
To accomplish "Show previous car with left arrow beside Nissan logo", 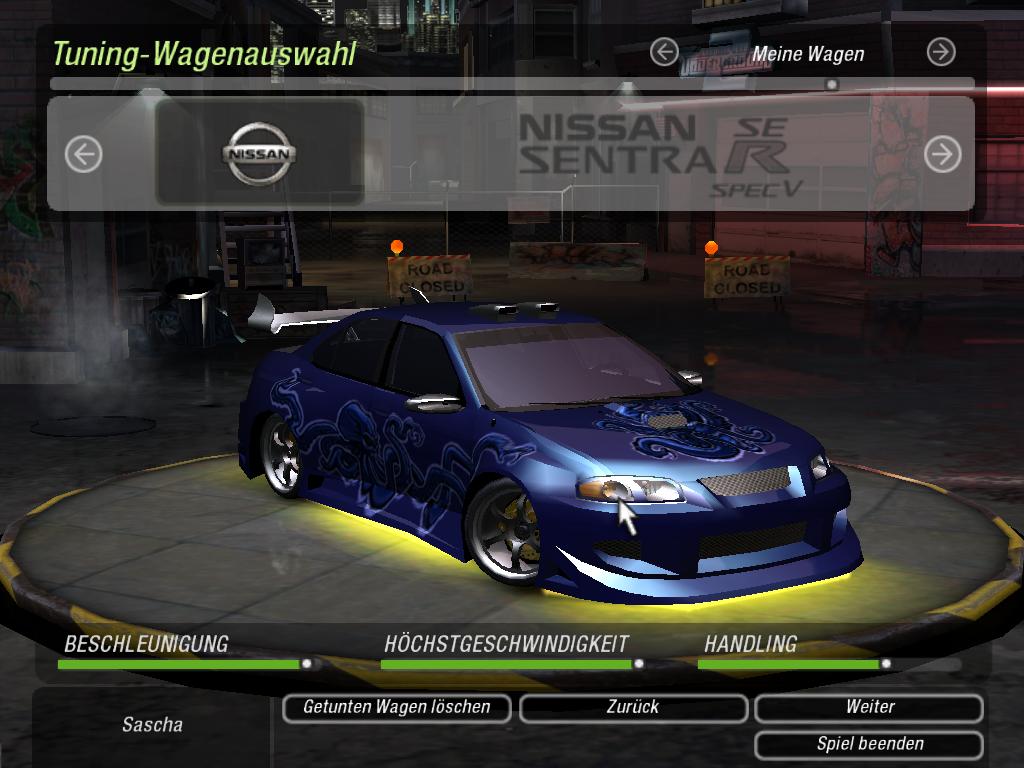I will click(84, 154).
